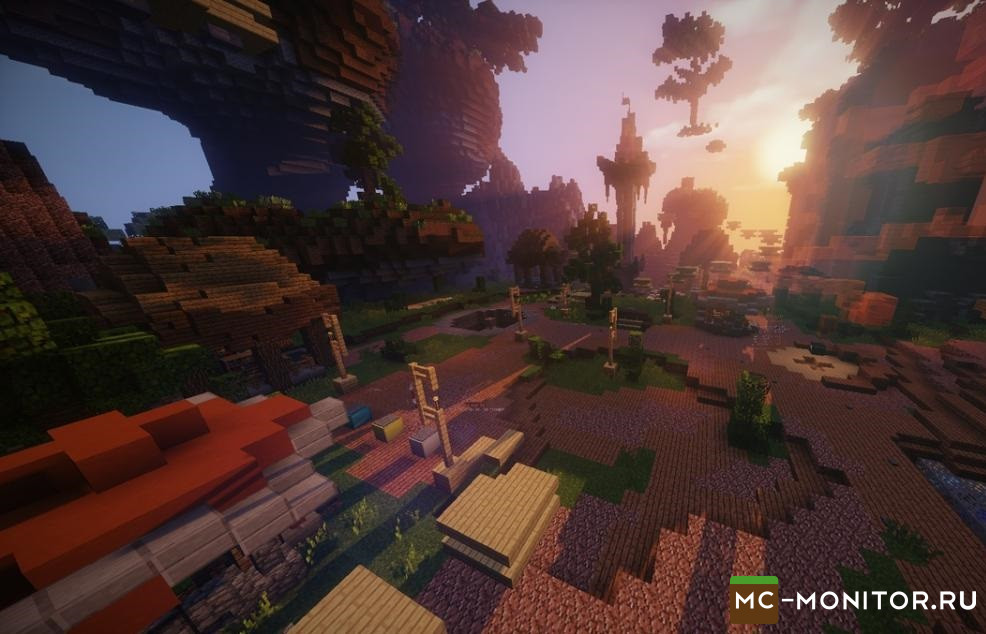
Task: Click the MC-MONITOR.RU watermark logo
Action: click(852, 600)
